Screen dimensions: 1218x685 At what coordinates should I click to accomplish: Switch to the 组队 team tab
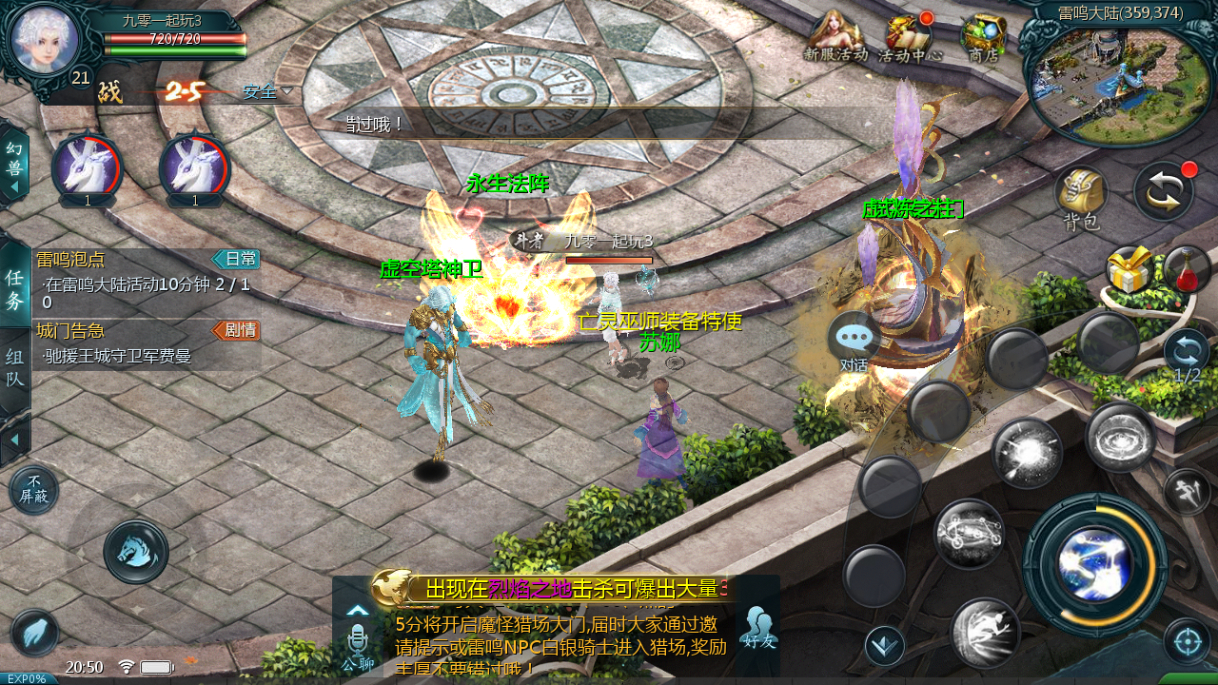pyautogui.click(x=15, y=367)
